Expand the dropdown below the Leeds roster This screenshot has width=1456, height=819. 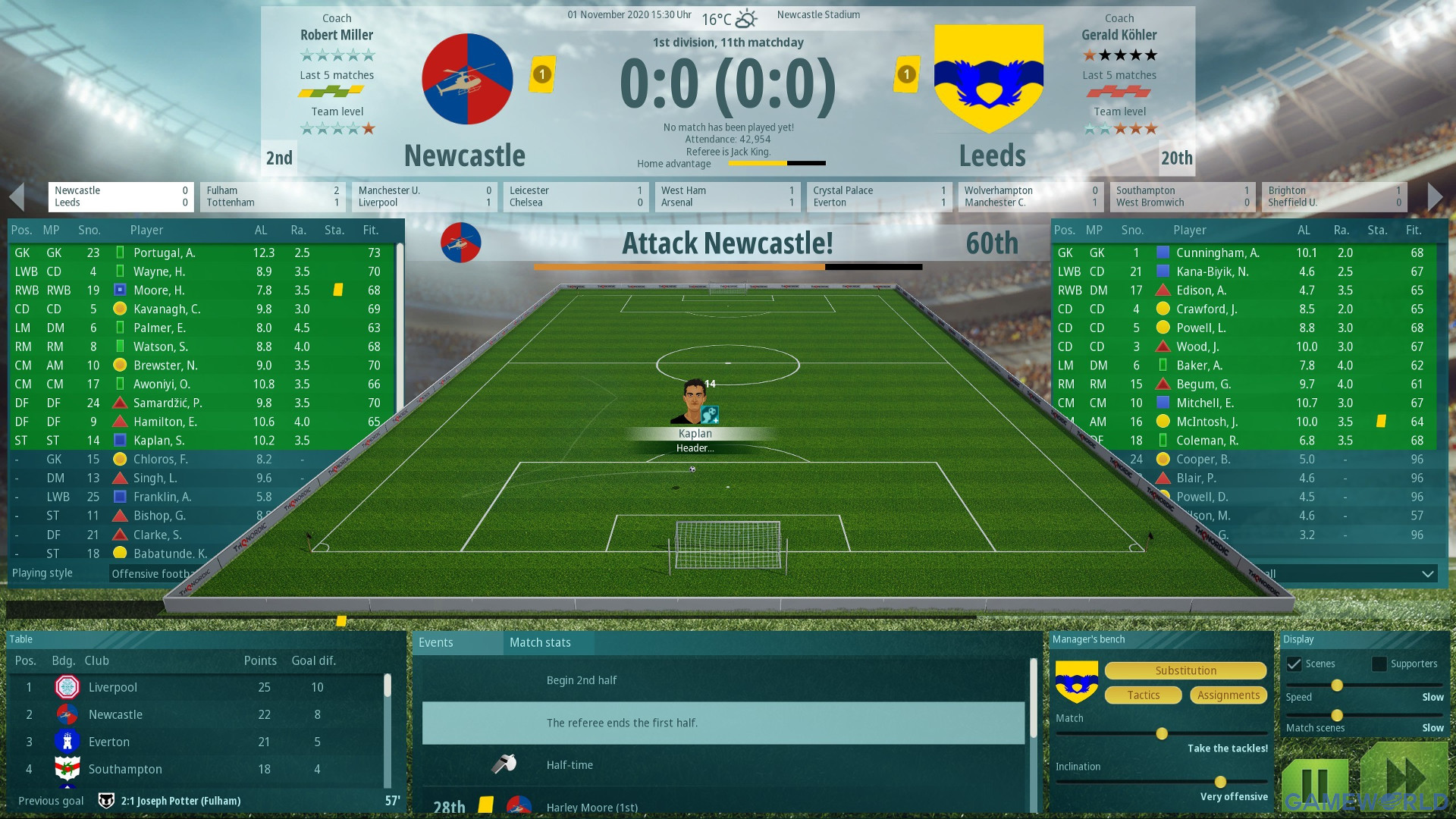(x=1429, y=573)
